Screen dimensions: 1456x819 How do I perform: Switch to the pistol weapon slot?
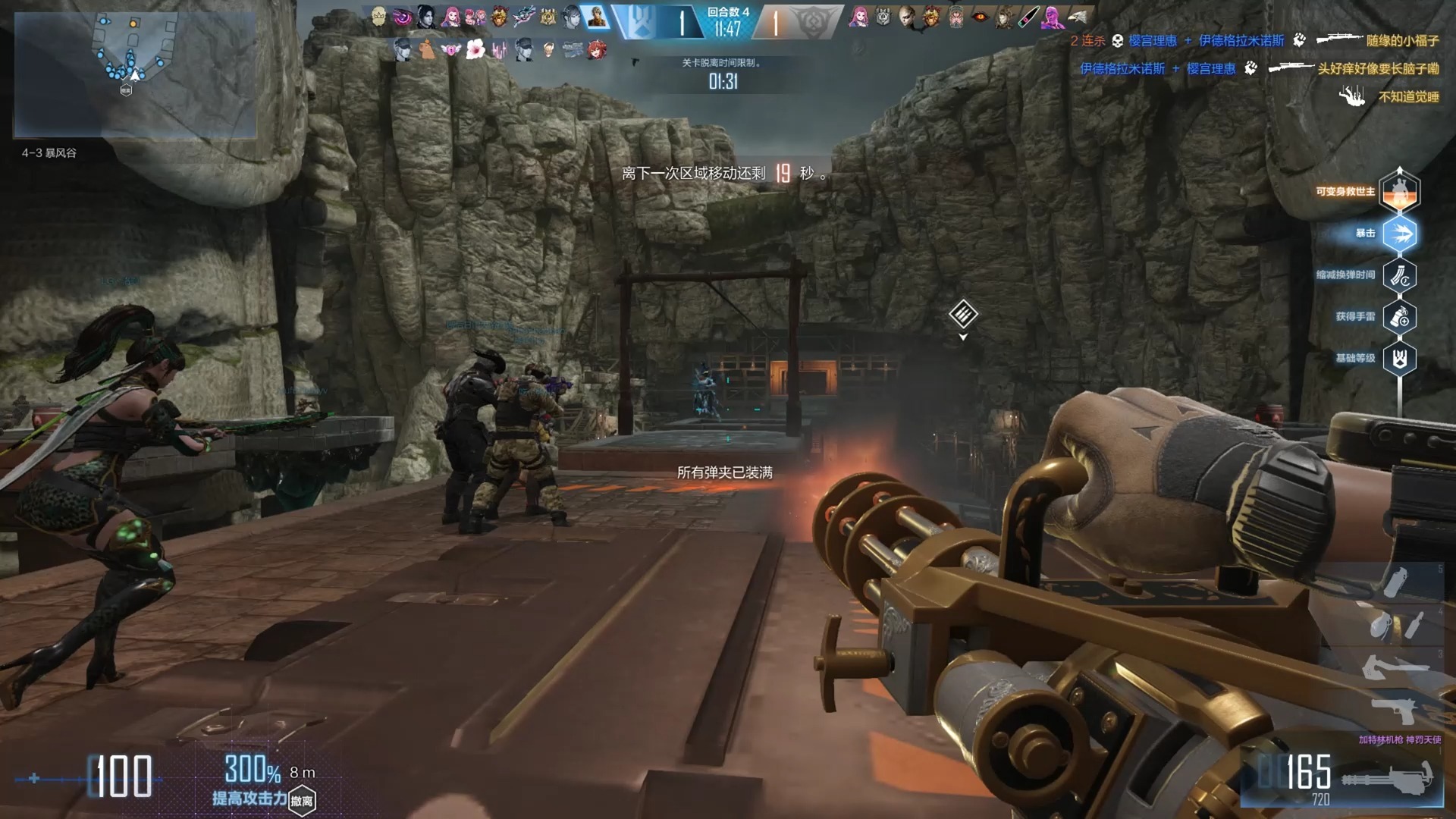[x=1394, y=711]
